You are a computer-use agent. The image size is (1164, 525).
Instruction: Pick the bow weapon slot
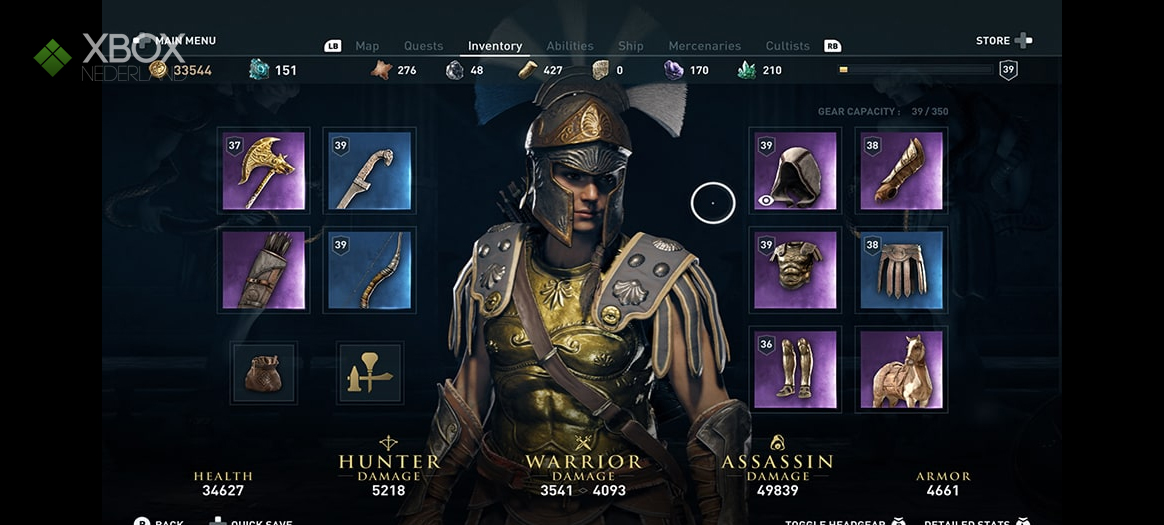[x=370, y=270]
